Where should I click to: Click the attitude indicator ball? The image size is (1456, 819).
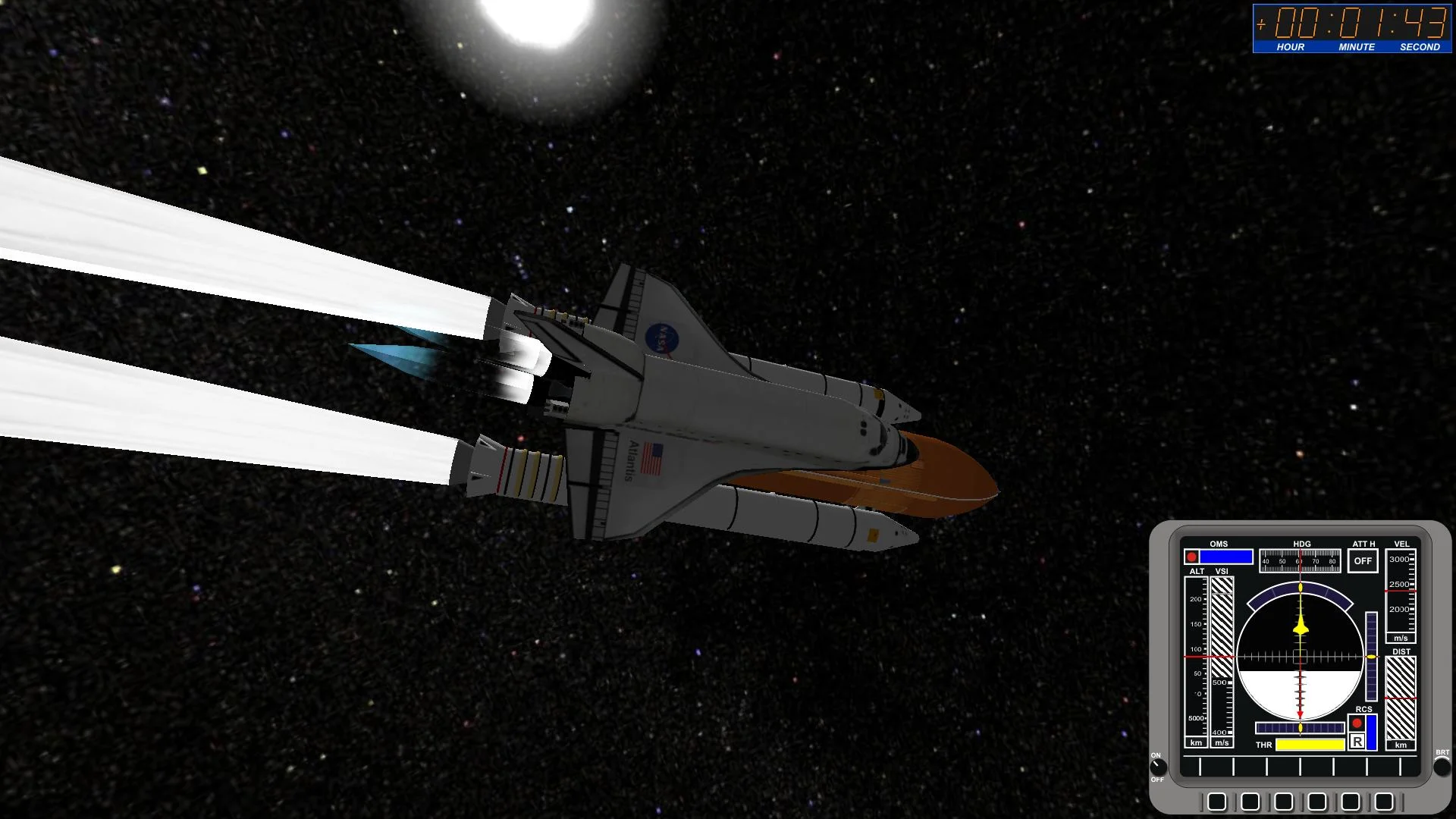pos(1301,657)
